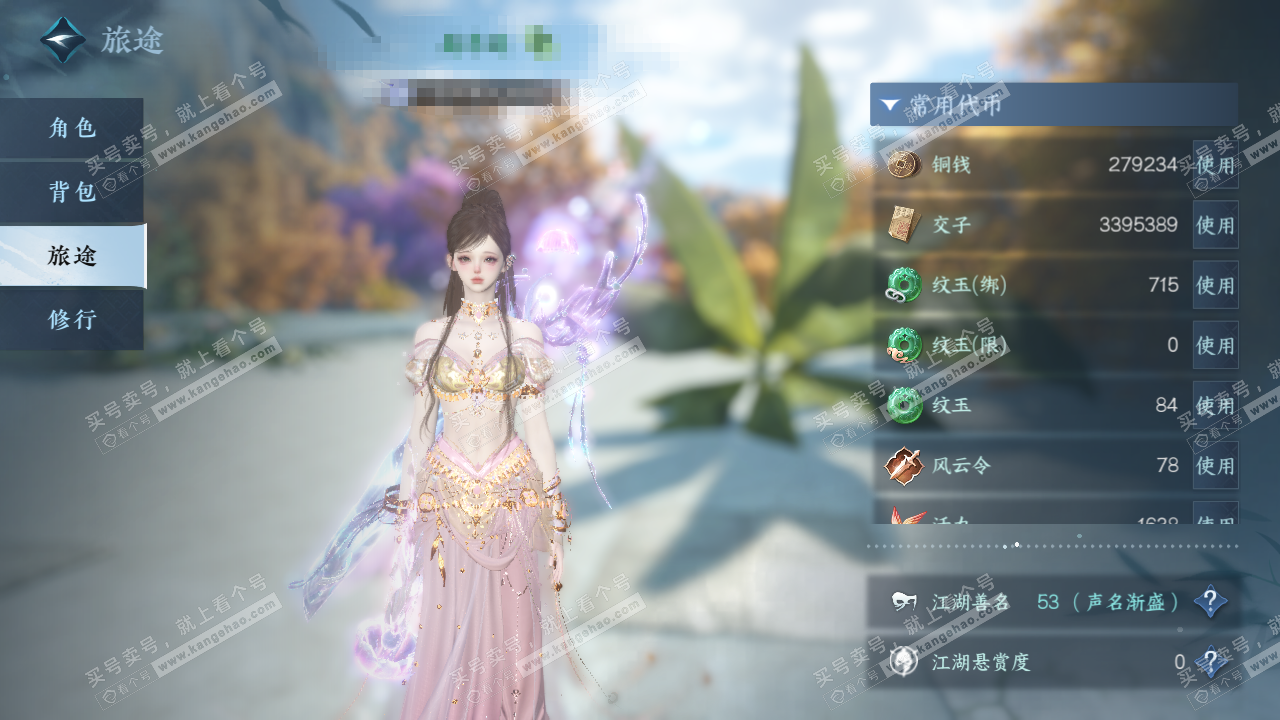Click 使用 beside 风云令
Viewport: 1280px width, 720px height.
(1215, 465)
